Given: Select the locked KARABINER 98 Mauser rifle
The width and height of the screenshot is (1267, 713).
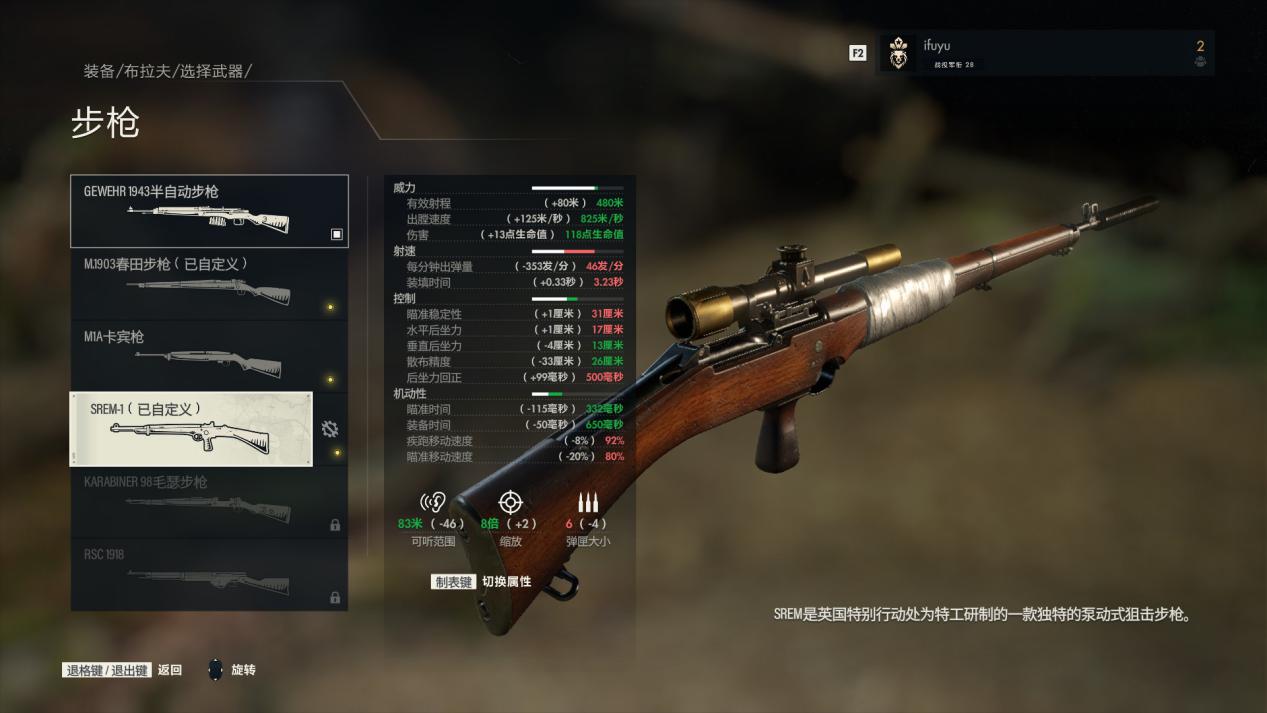Looking at the screenshot, I should pyautogui.click(x=209, y=502).
